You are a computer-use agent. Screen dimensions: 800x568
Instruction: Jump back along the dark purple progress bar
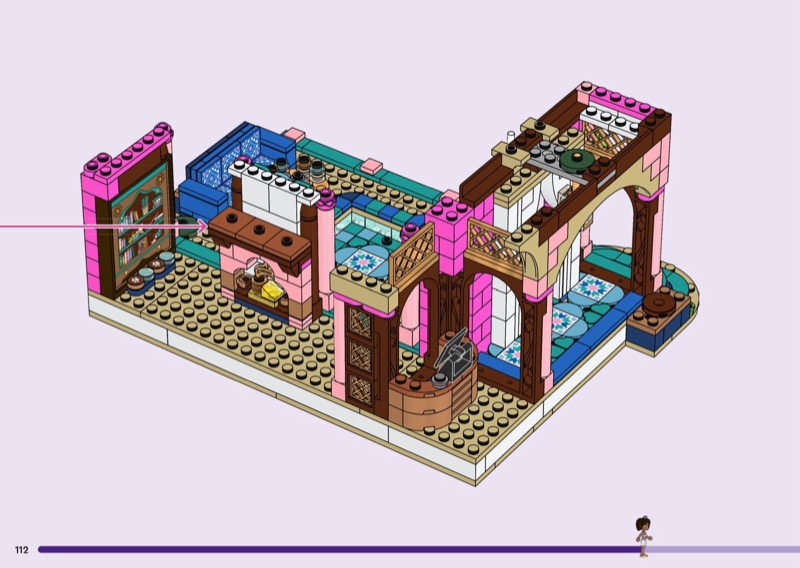pos(330,549)
